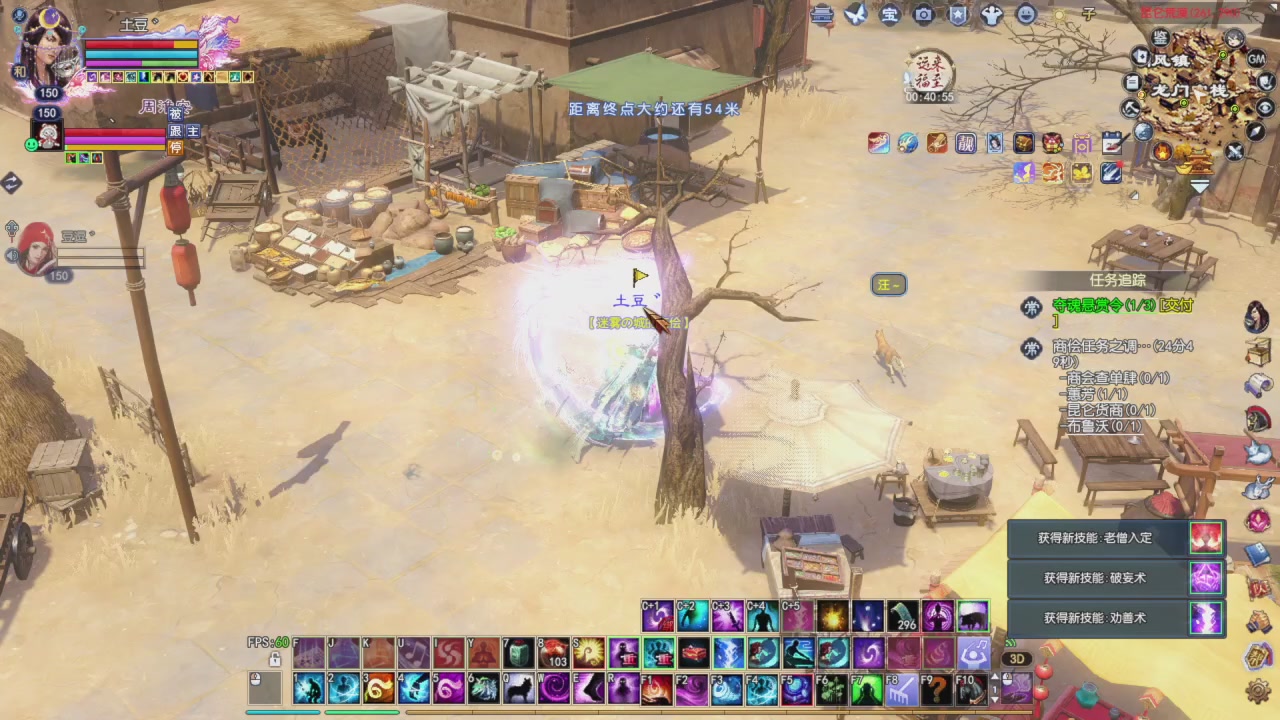Toggle the 3D camera mode button
The height and width of the screenshot is (720, 1280).
[1017, 659]
